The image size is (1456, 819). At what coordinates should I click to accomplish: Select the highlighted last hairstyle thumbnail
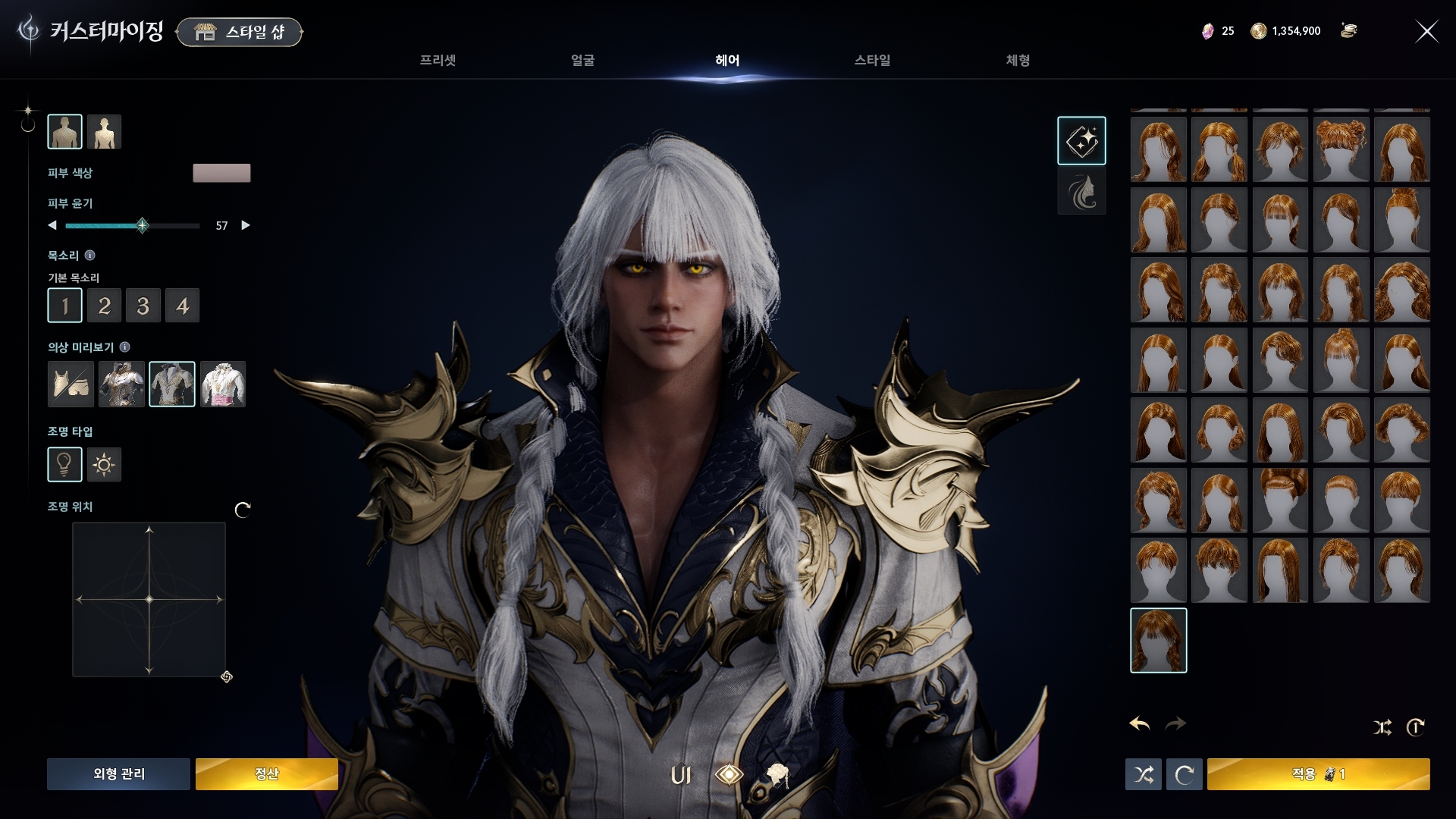1158,641
